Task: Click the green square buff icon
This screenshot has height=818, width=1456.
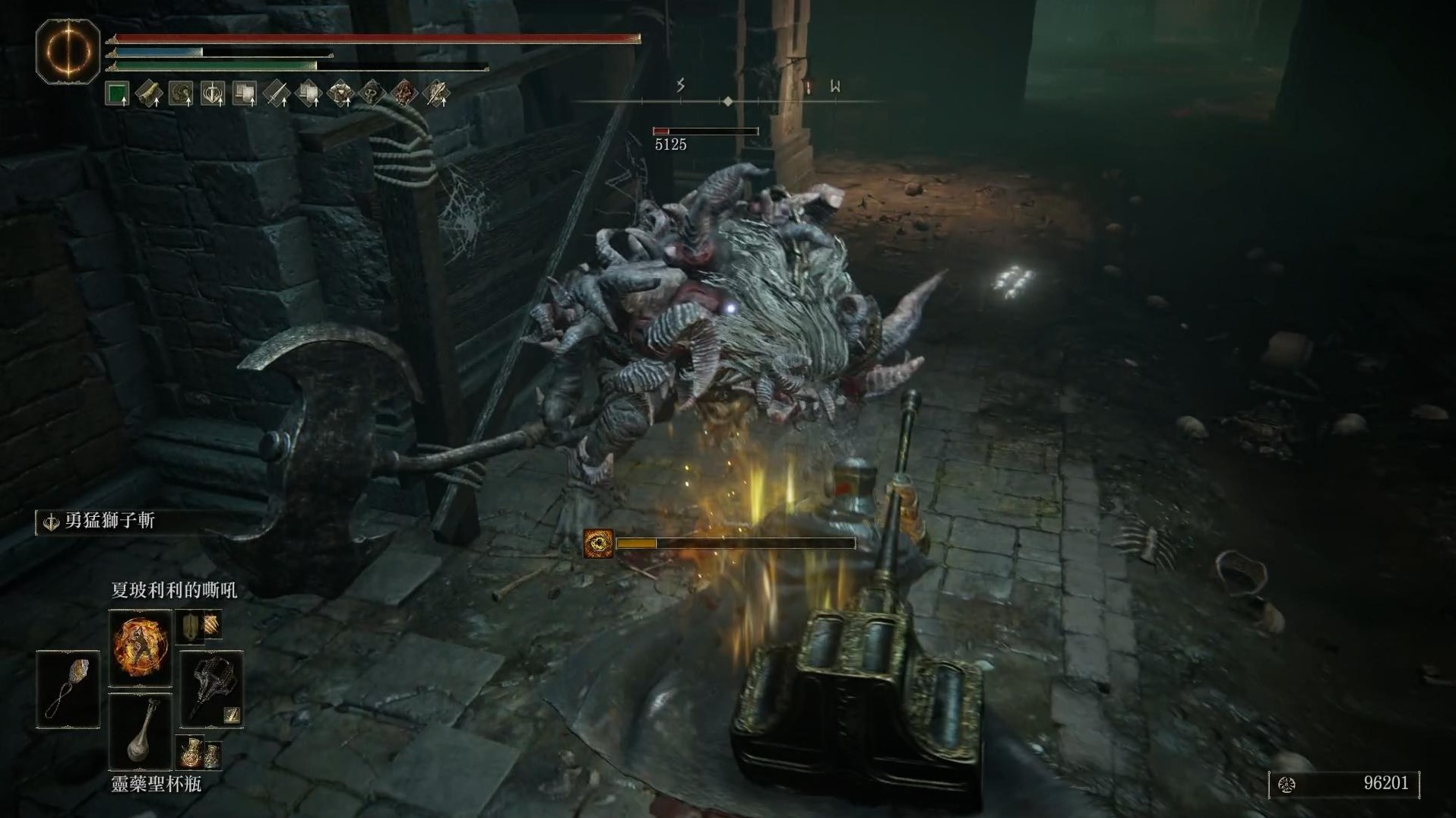Action: (x=117, y=94)
